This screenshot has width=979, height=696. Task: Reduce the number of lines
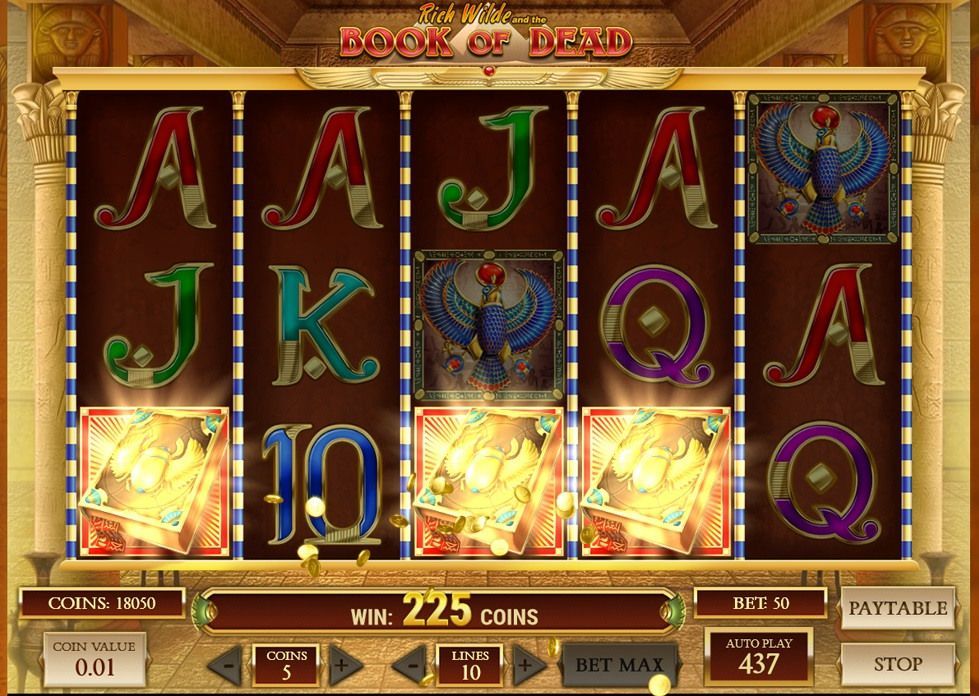point(410,665)
